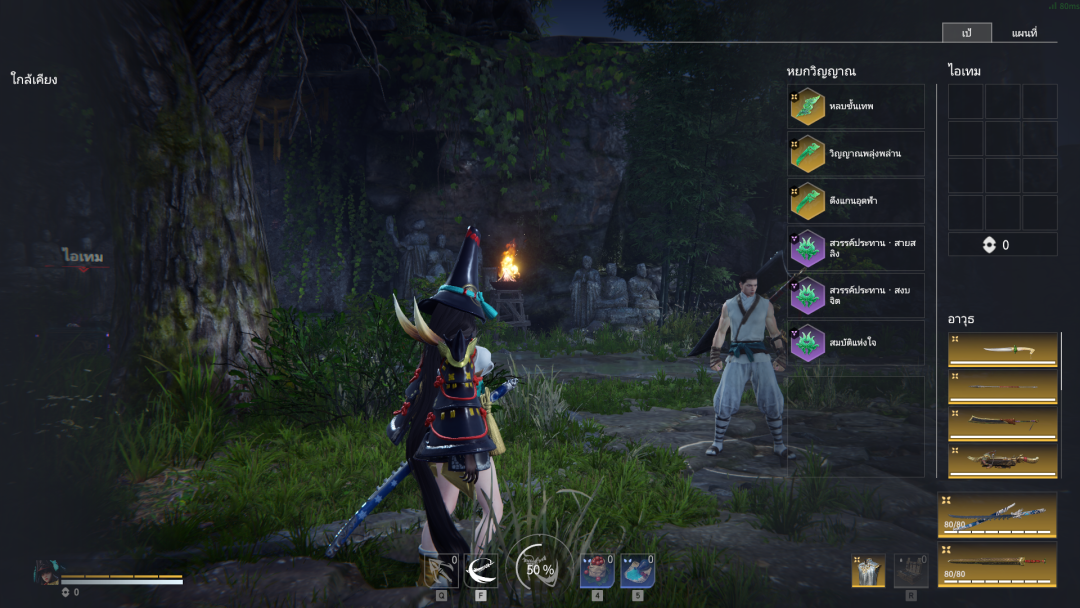Pick the ตึงแกนอุดฟ้า soul jade

tap(856, 200)
